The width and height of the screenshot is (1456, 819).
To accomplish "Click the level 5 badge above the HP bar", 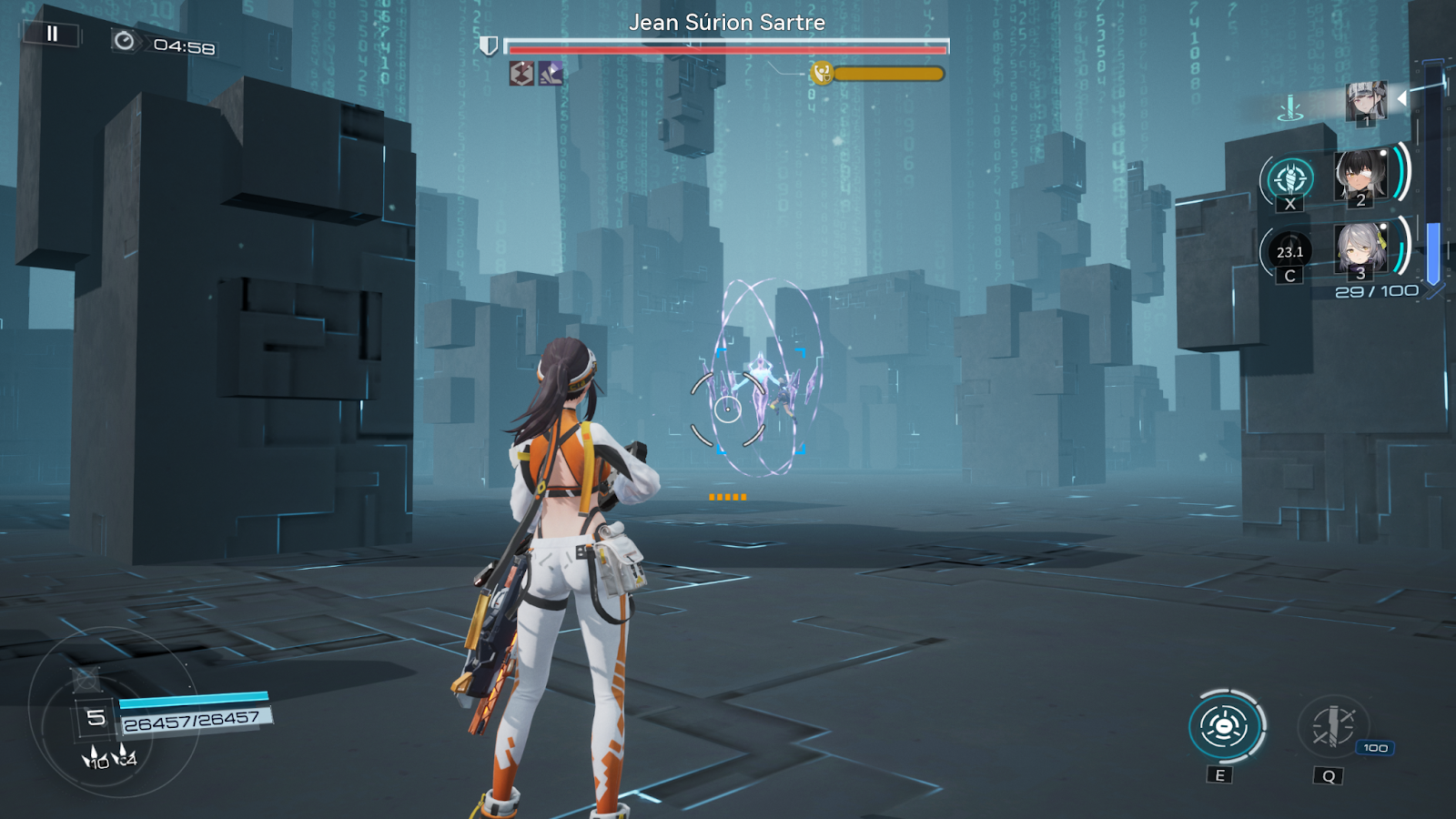I will (x=94, y=718).
